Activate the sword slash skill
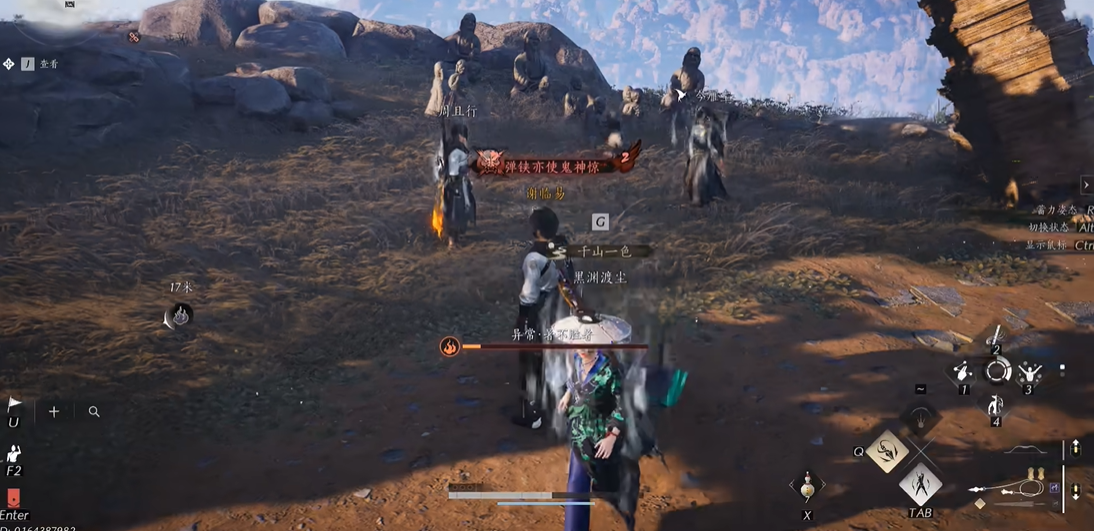This screenshot has height=531, width=1094. (996, 336)
